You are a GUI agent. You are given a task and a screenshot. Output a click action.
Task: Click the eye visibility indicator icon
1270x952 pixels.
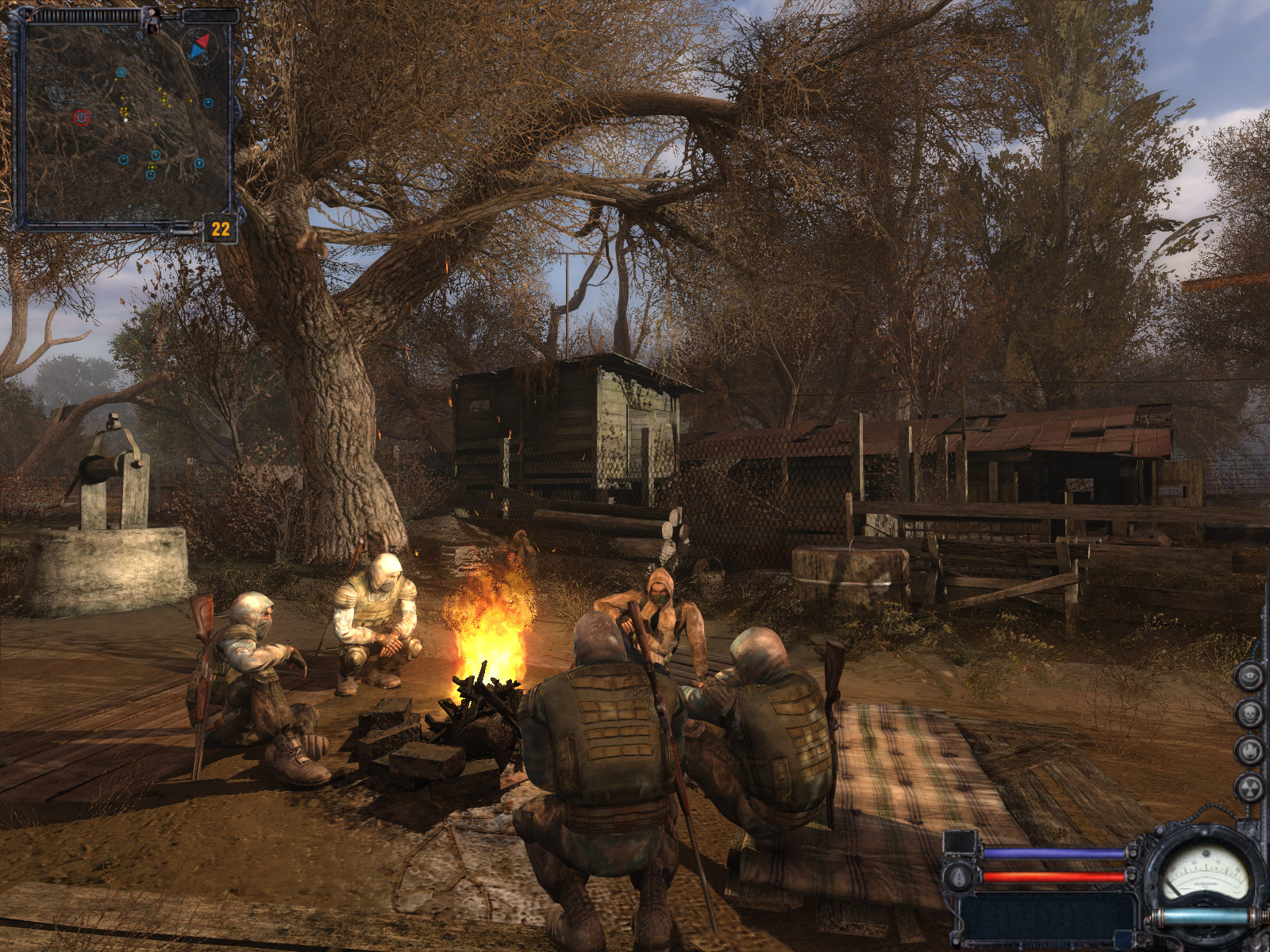pos(1249,677)
